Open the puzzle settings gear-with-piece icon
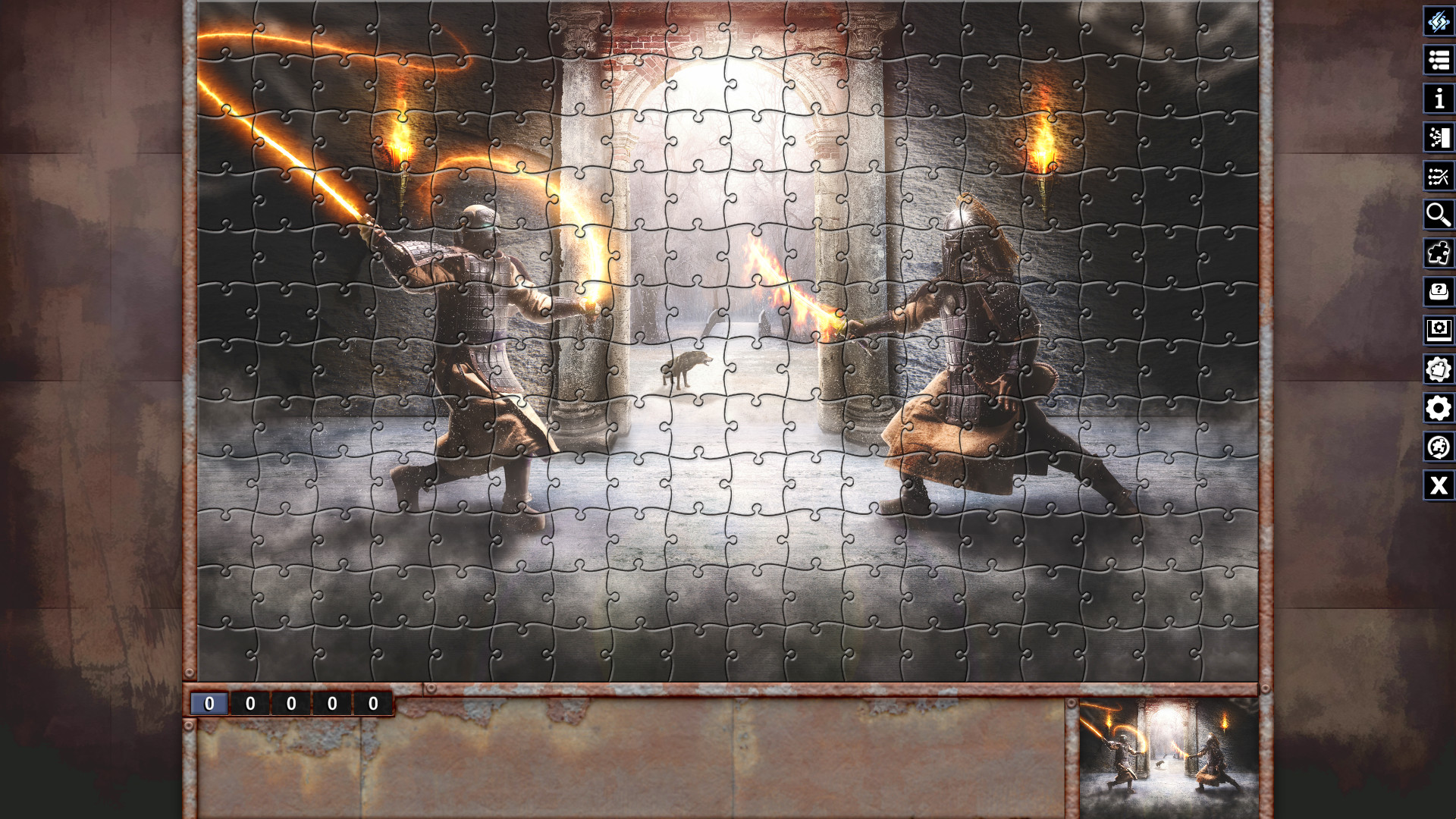This screenshot has height=819, width=1456. [1439, 367]
